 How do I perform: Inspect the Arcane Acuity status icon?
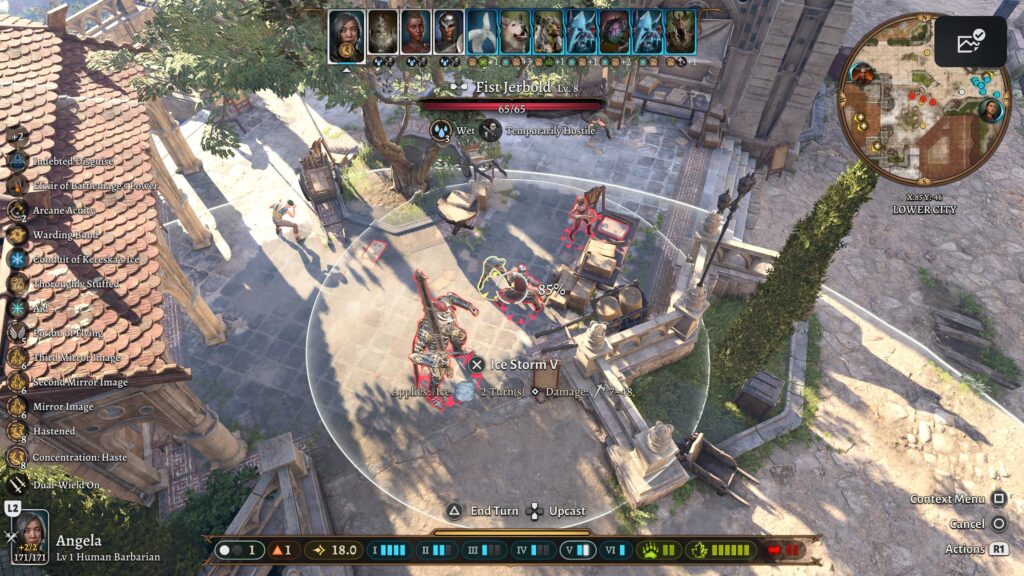pos(17,210)
